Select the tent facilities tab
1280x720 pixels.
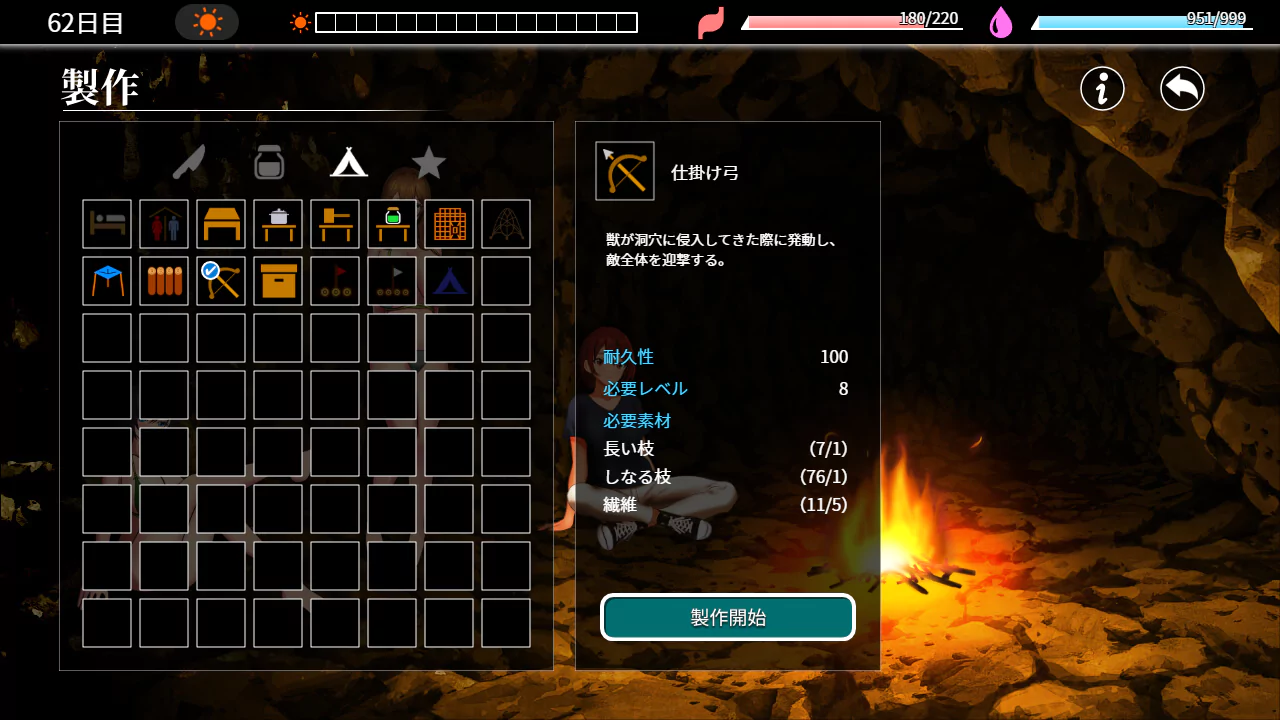[349, 162]
